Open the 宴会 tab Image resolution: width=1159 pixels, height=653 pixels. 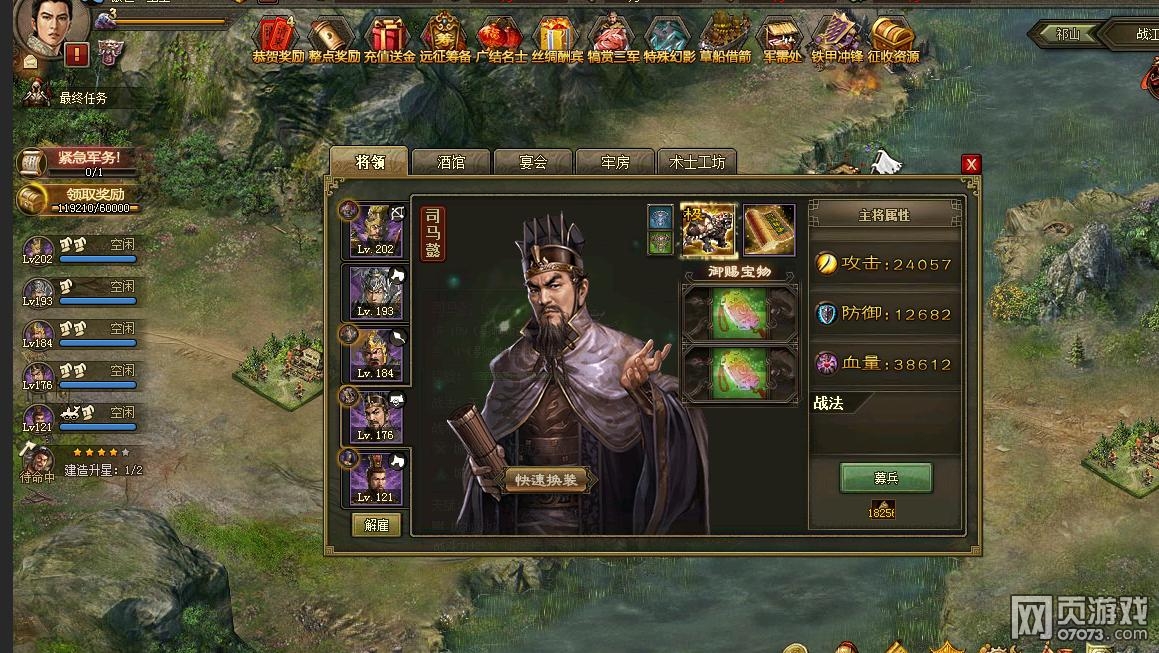coord(533,162)
